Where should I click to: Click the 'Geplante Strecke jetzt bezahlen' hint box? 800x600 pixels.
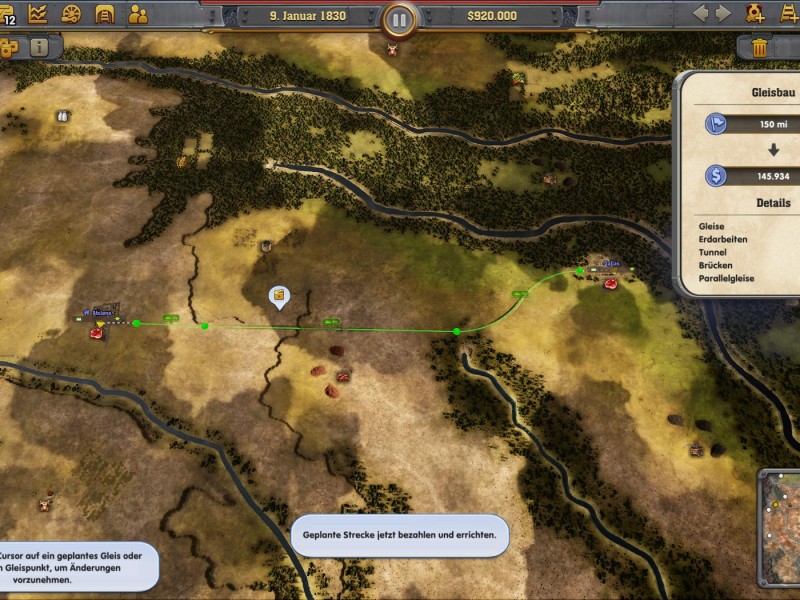pos(400,536)
